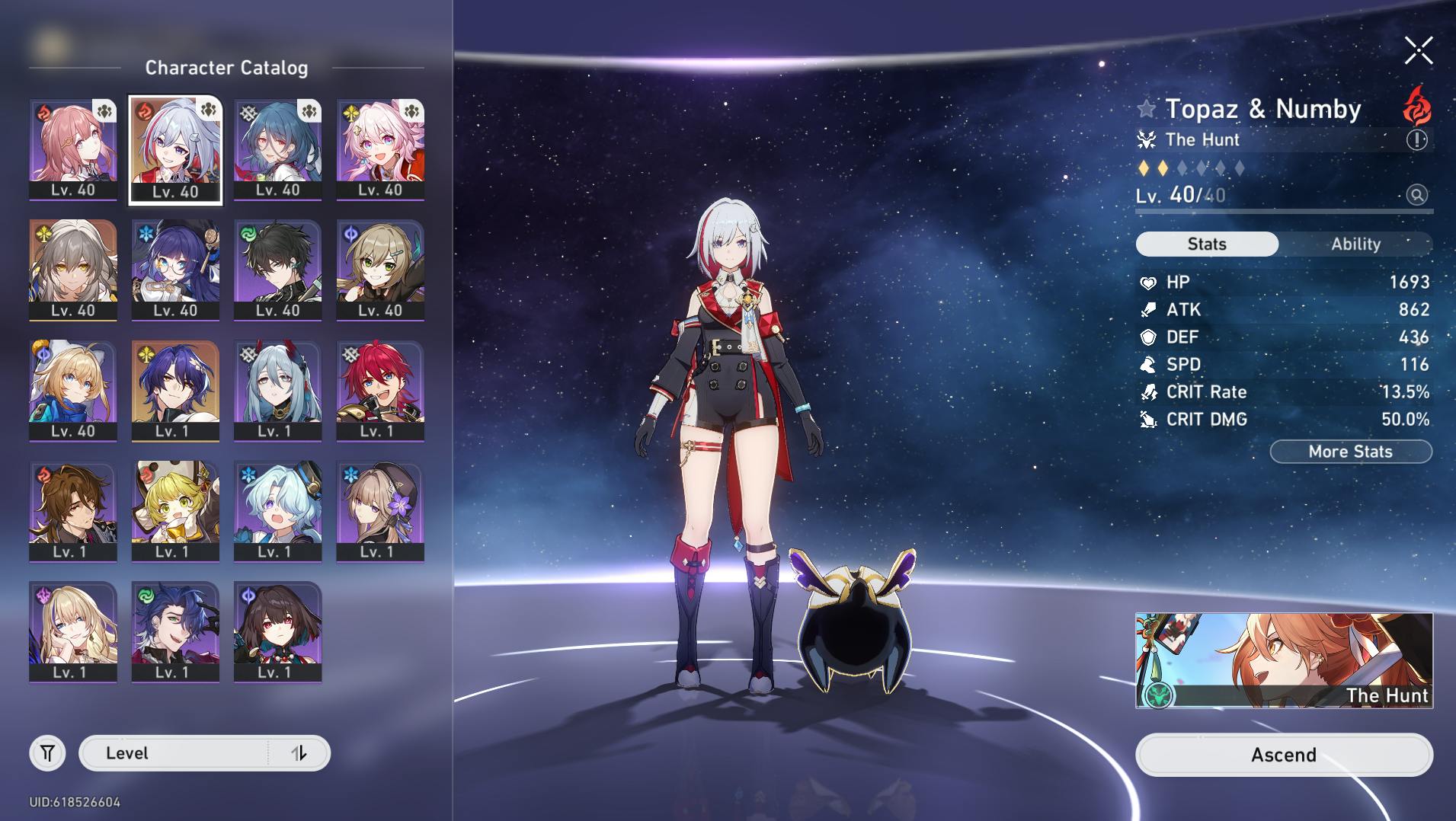
Task: Open the Level sort dropdown
Action: pos(175,753)
